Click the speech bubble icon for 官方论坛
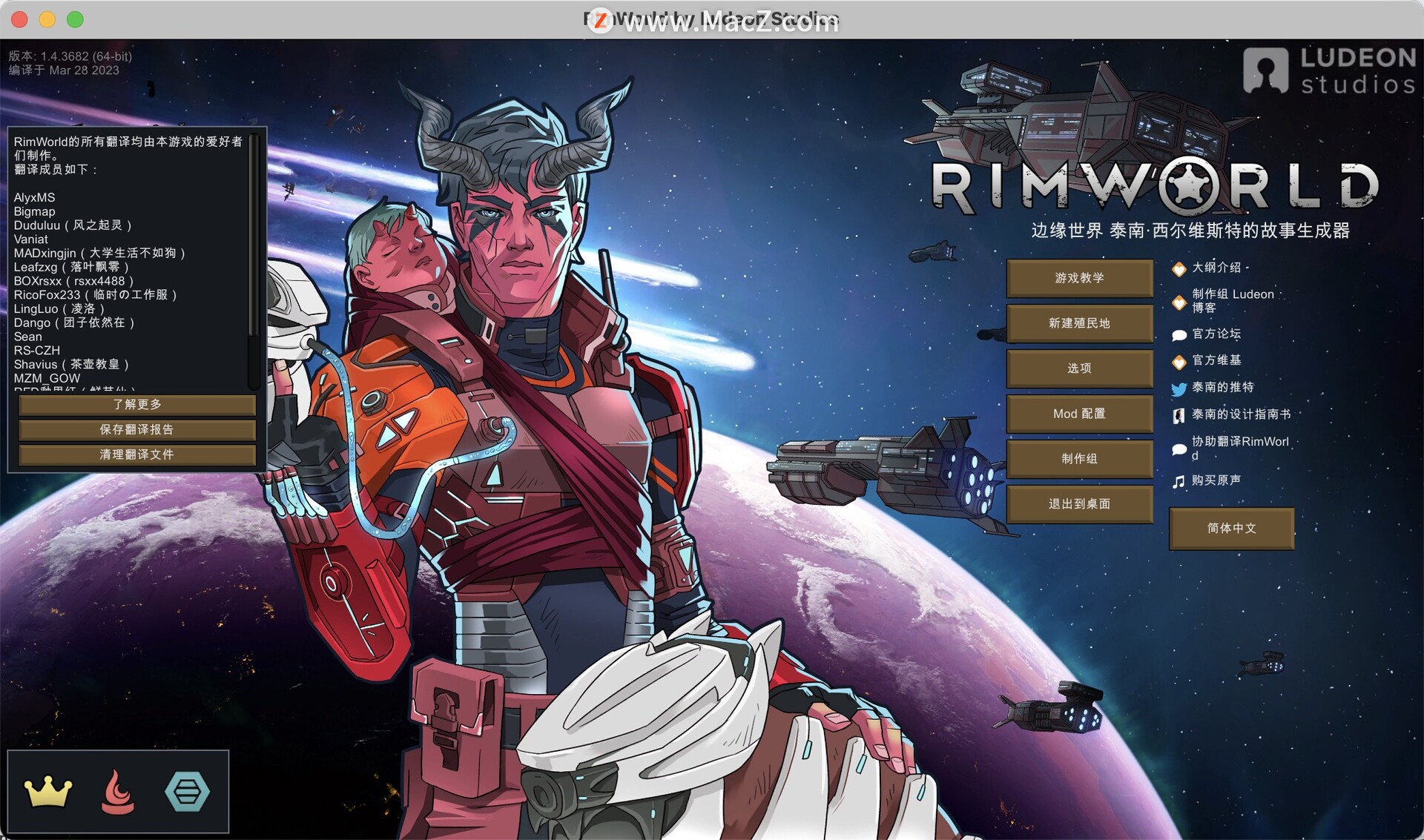 point(1179,334)
